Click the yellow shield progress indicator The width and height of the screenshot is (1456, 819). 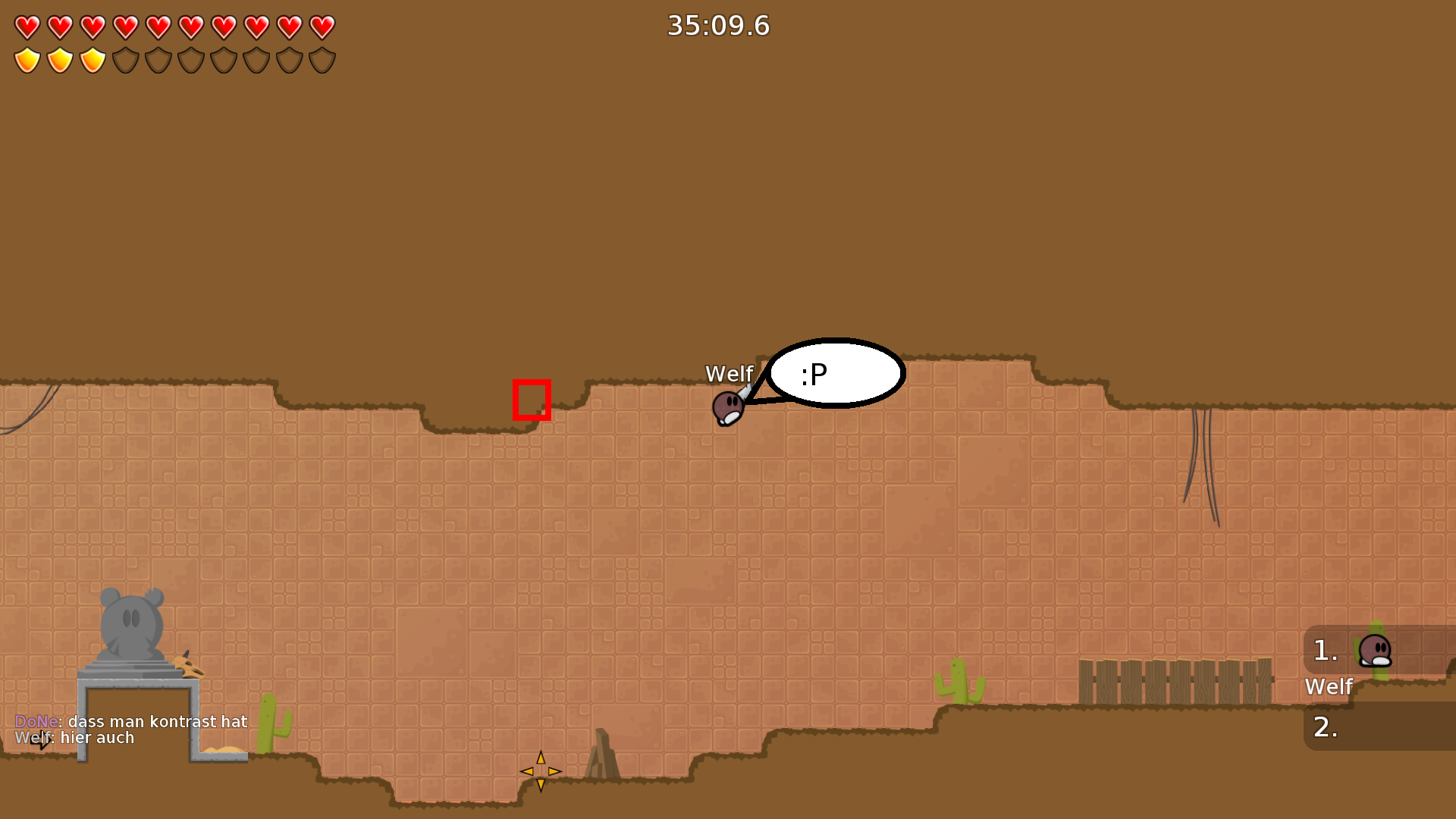59,60
